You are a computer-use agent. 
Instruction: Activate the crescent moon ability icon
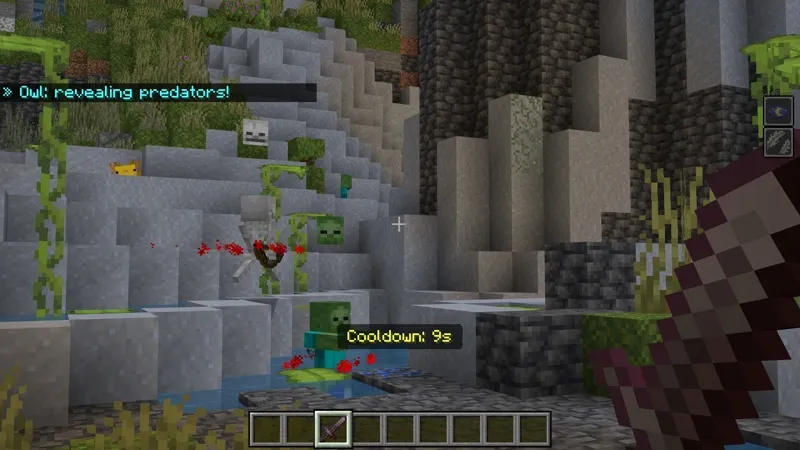pos(778,111)
